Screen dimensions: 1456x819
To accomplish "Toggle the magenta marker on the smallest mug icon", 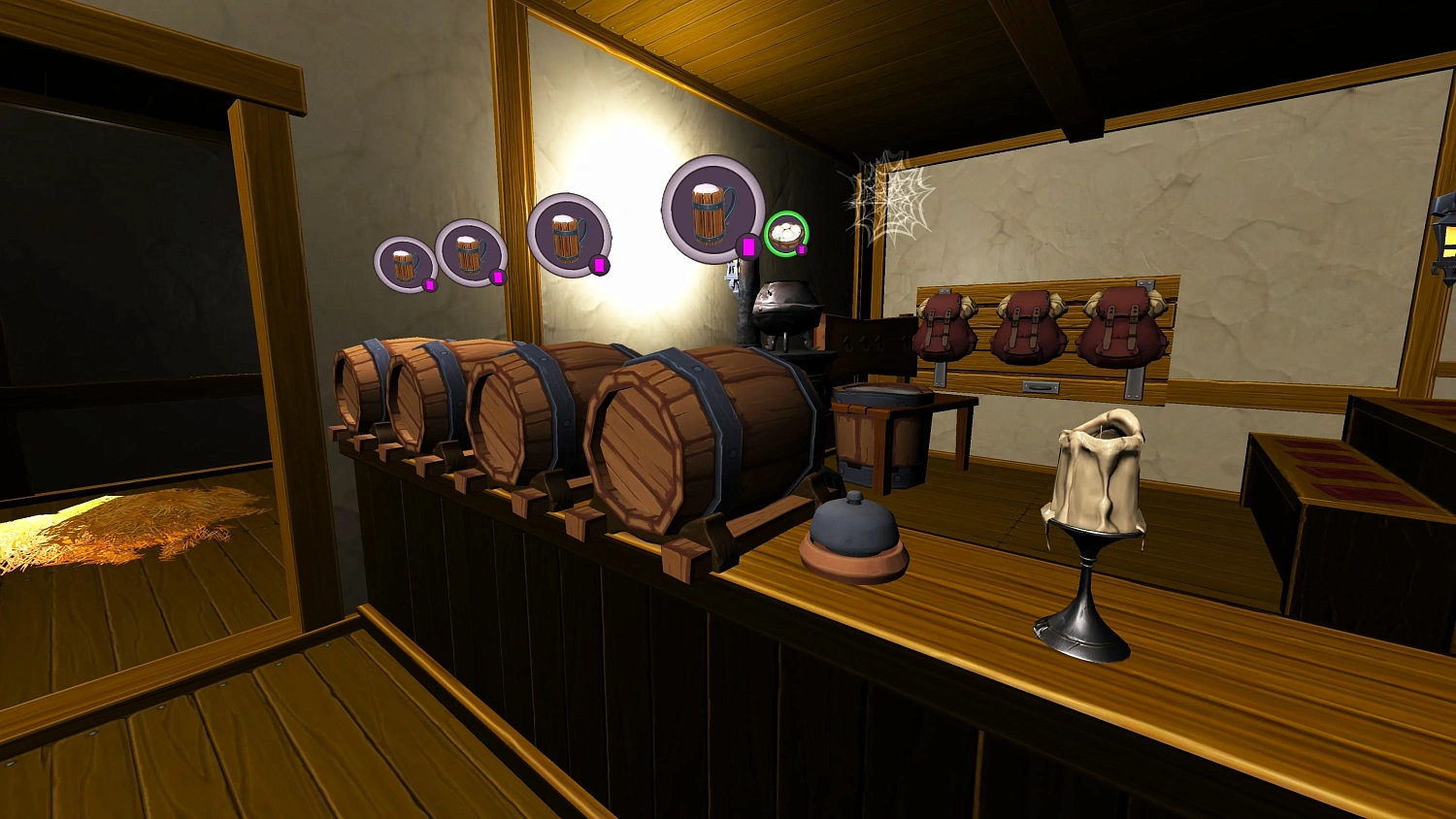I will point(428,284).
